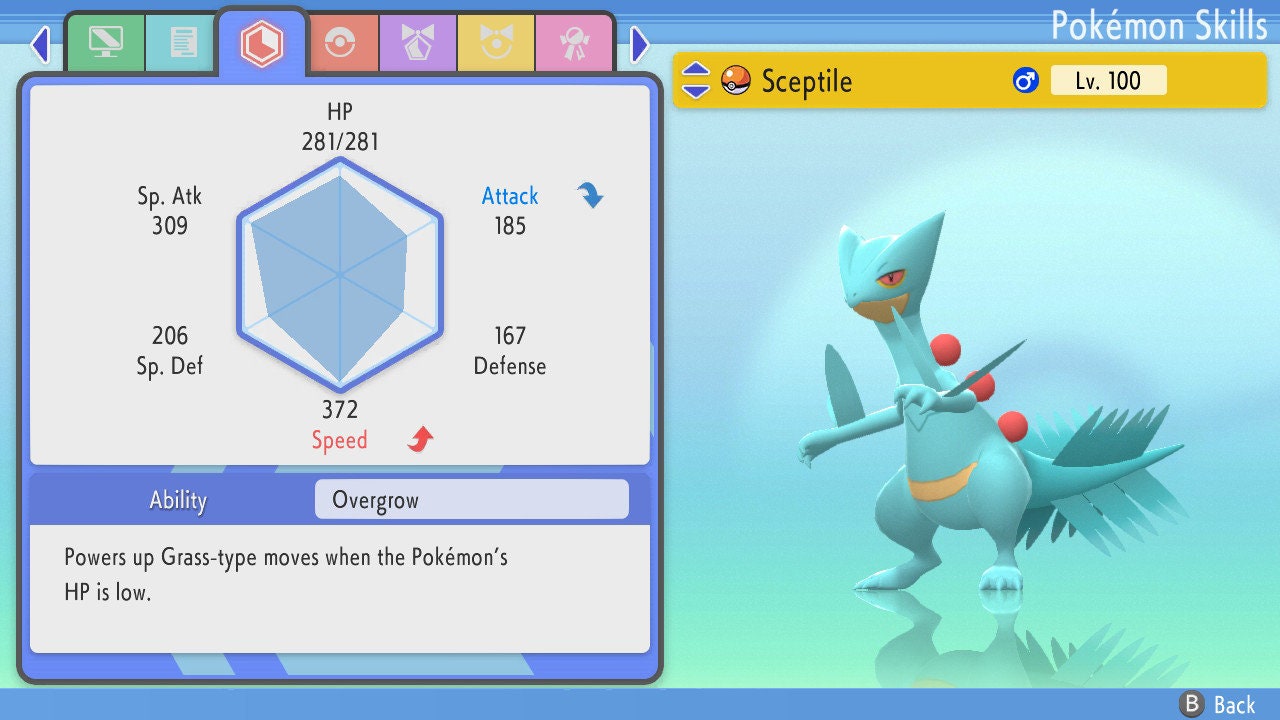Click the left arrow beside the tabs

[x=40, y=44]
